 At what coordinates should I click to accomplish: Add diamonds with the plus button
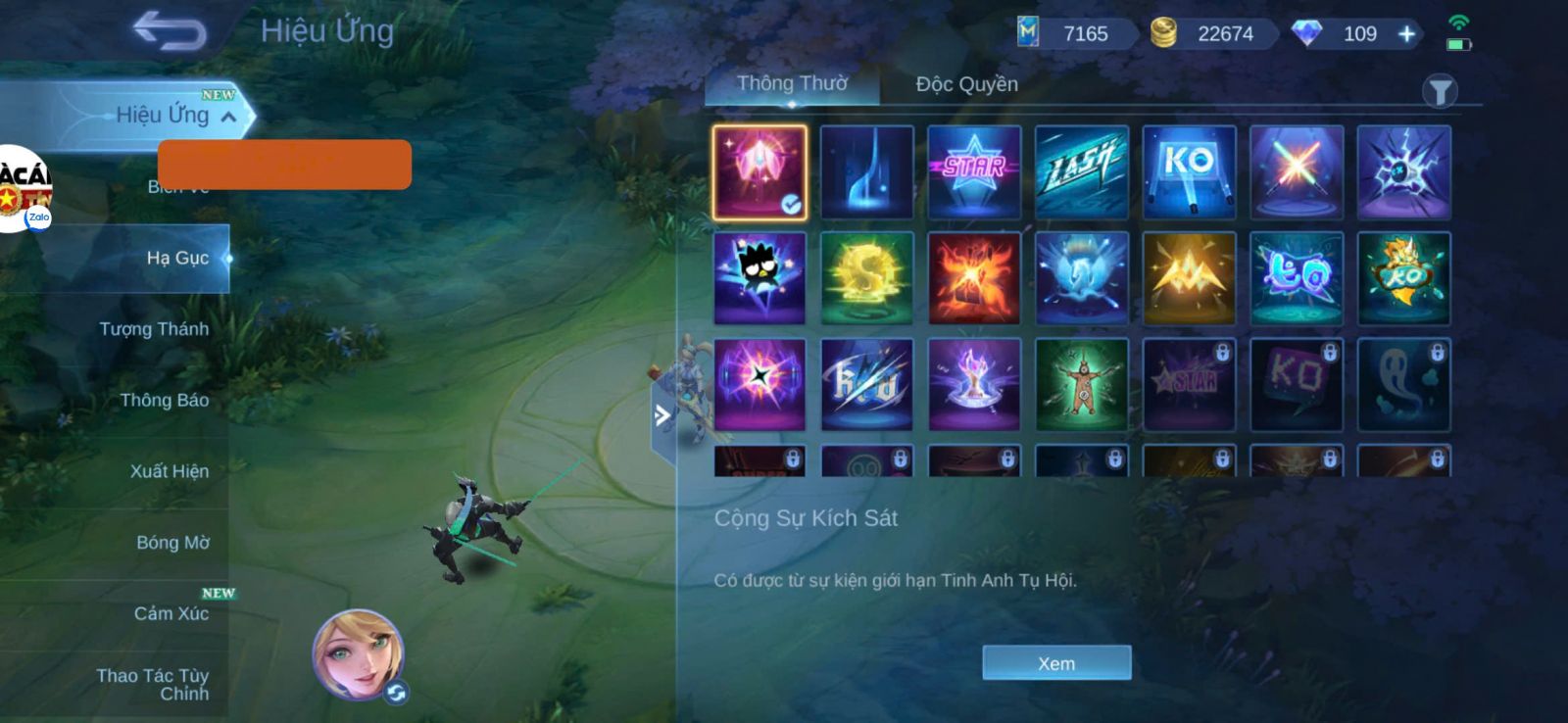pos(1406,34)
